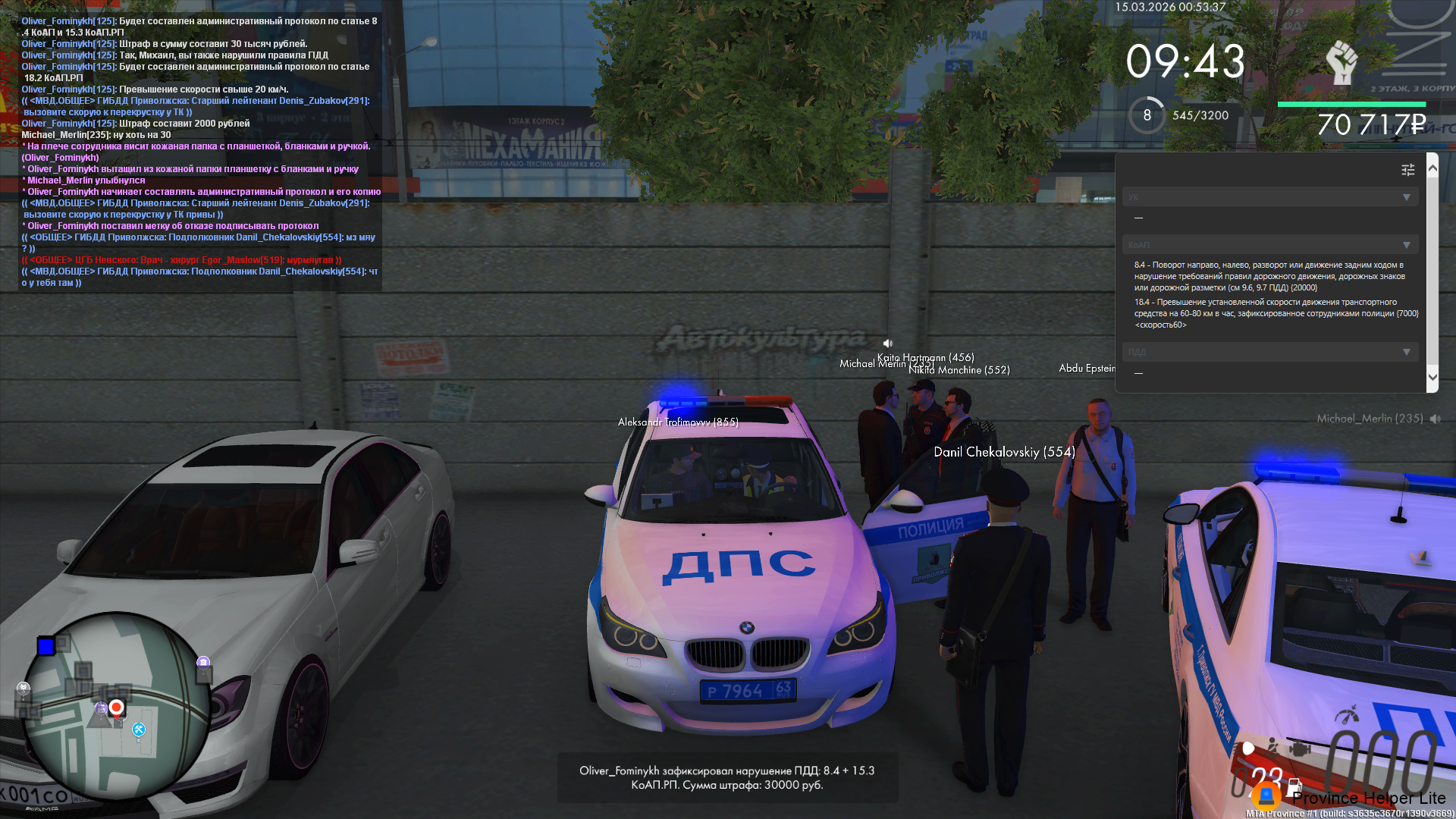Expand the КоАП dropdown list
1456x819 pixels.
(x=1406, y=245)
